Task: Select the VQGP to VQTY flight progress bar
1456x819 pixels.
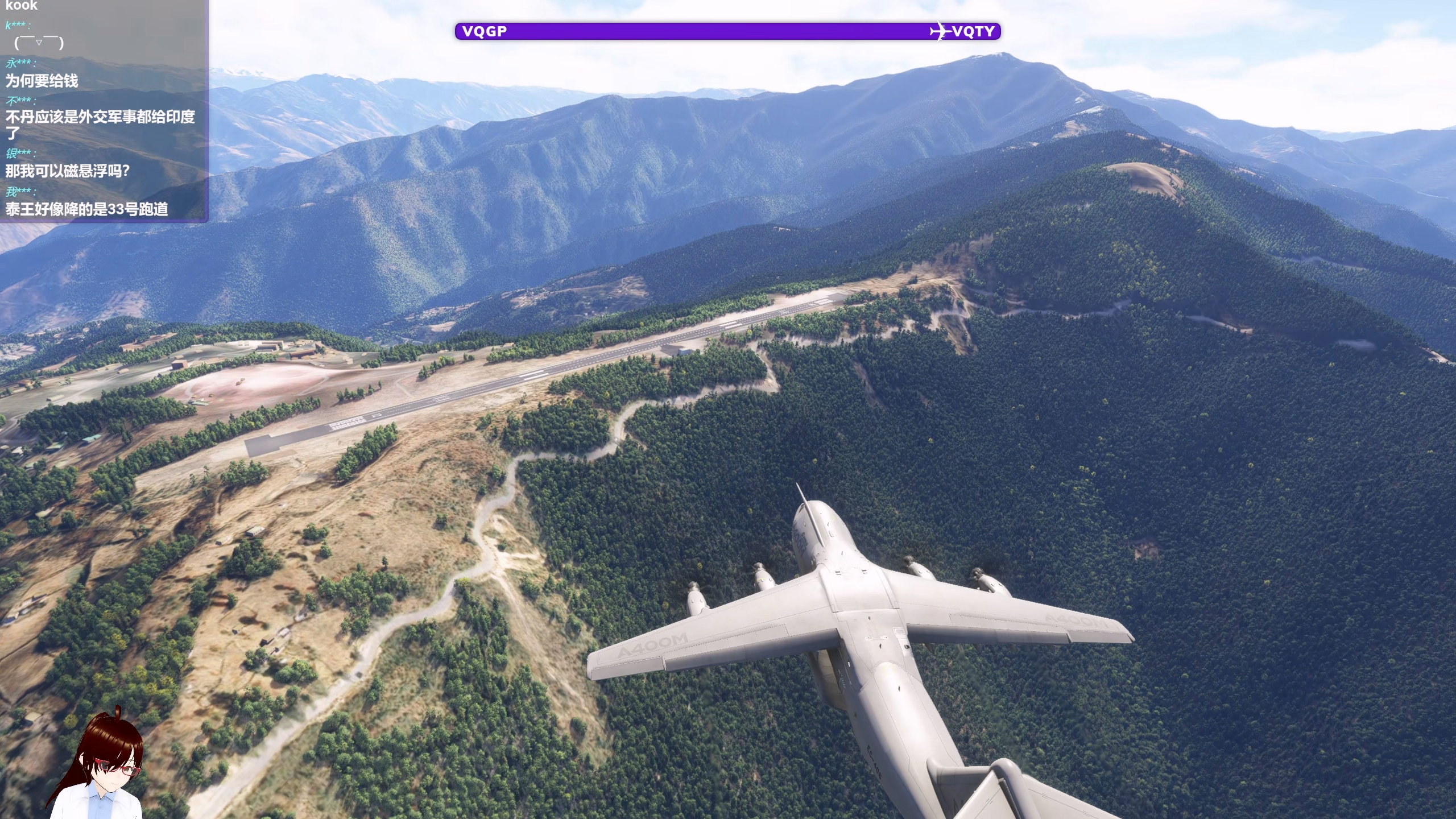Action: pos(727,31)
